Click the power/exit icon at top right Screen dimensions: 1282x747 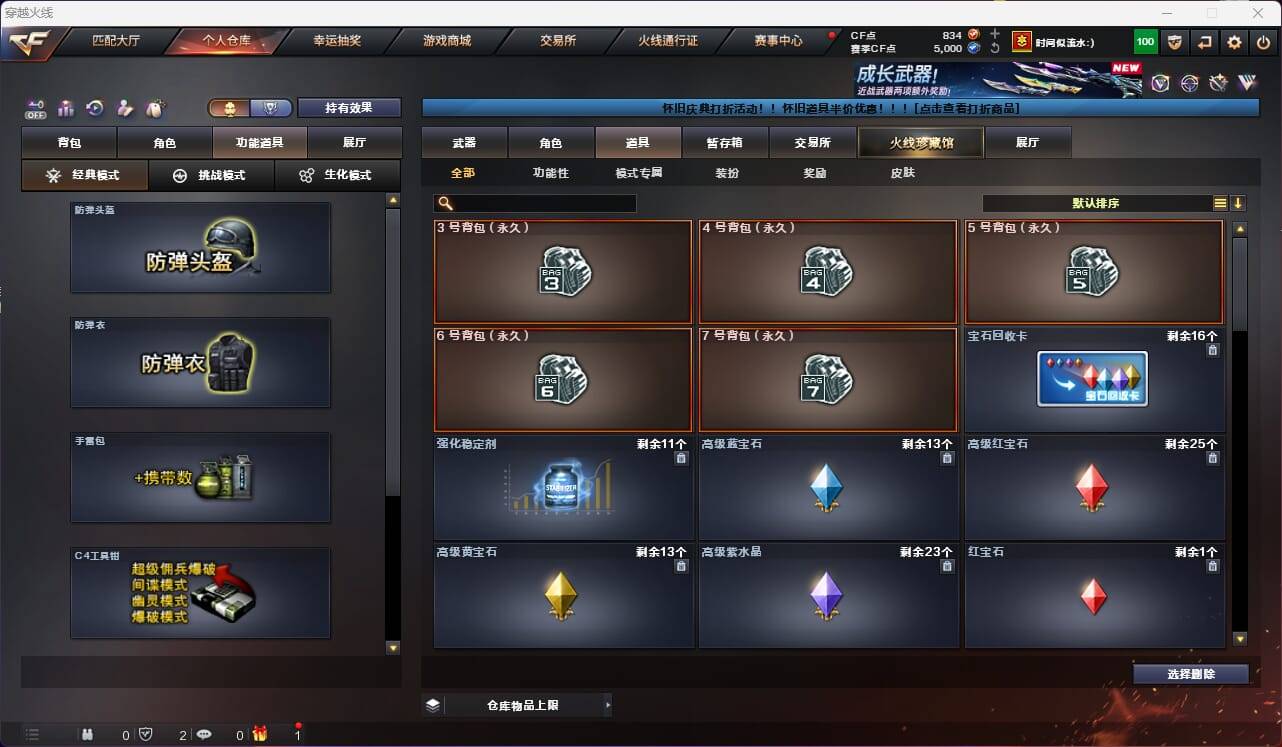click(1262, 41)
